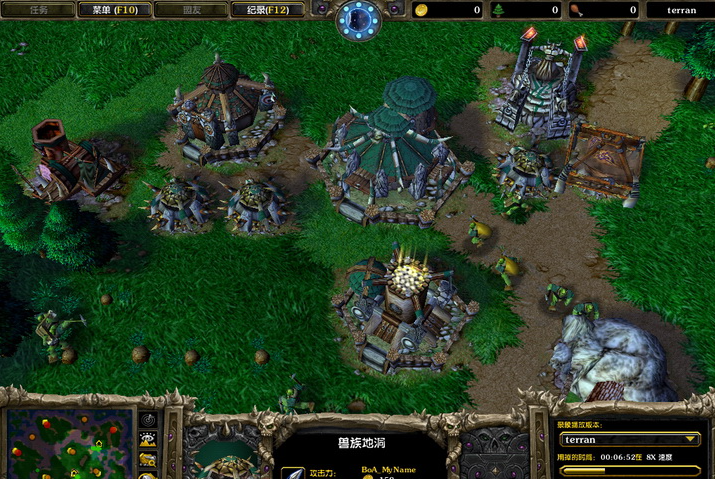This screenshot has height=479, width=715.
Task: Open the terran player dropdown
Action: tap(629, 439)
